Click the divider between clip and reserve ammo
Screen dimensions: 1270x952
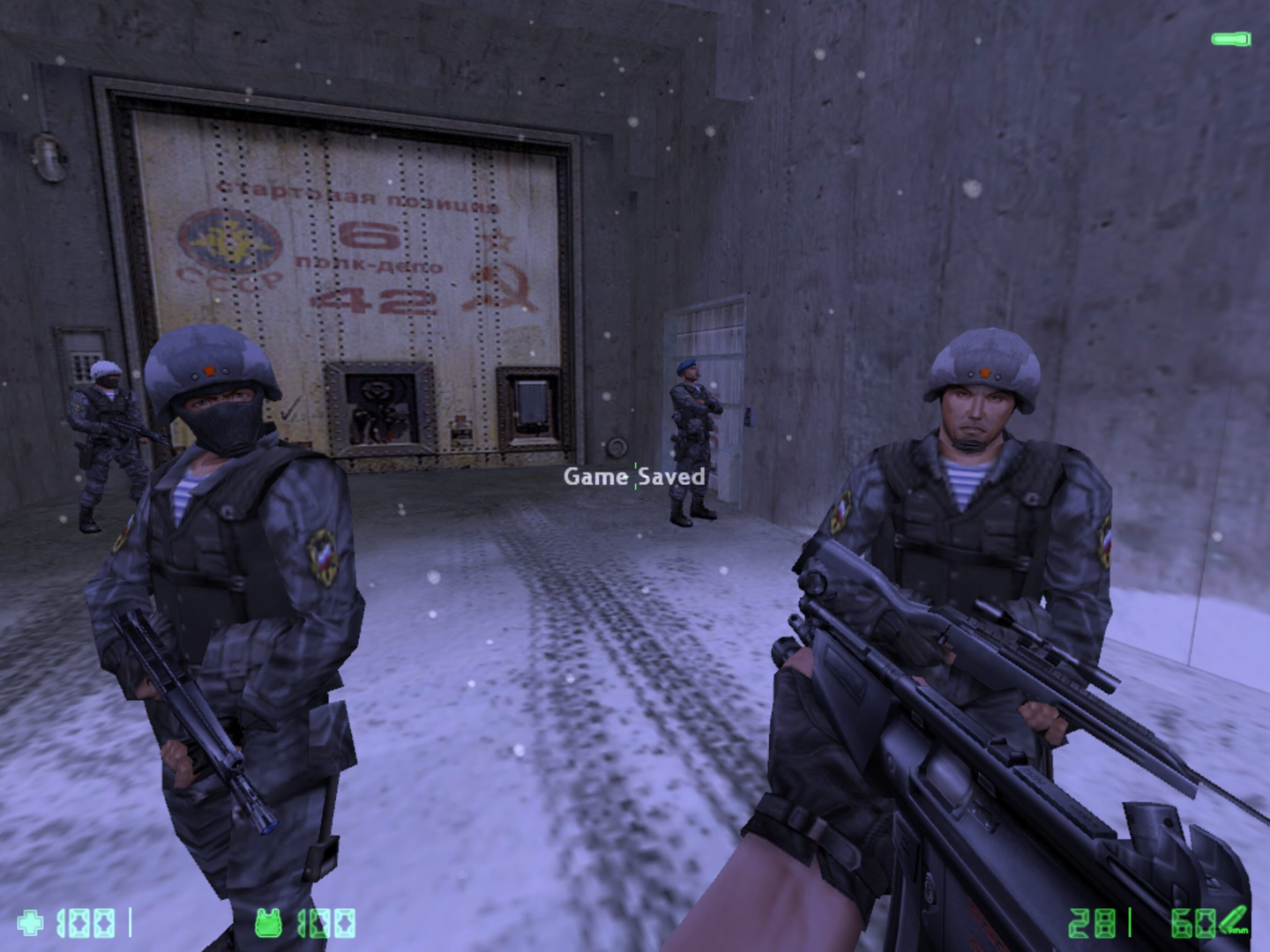tap(1130, 923)
